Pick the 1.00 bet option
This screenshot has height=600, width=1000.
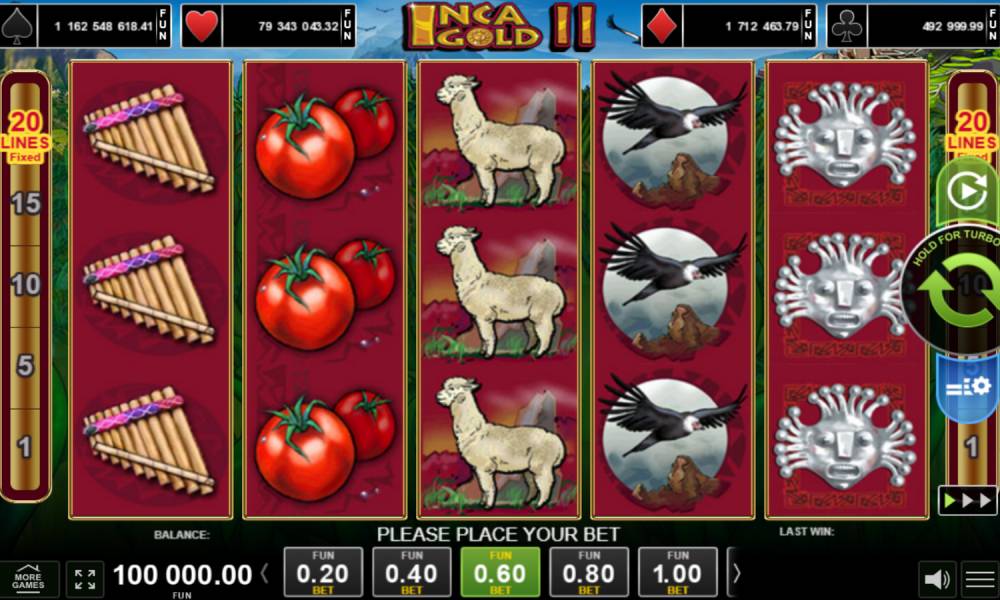tap(677, 573)
